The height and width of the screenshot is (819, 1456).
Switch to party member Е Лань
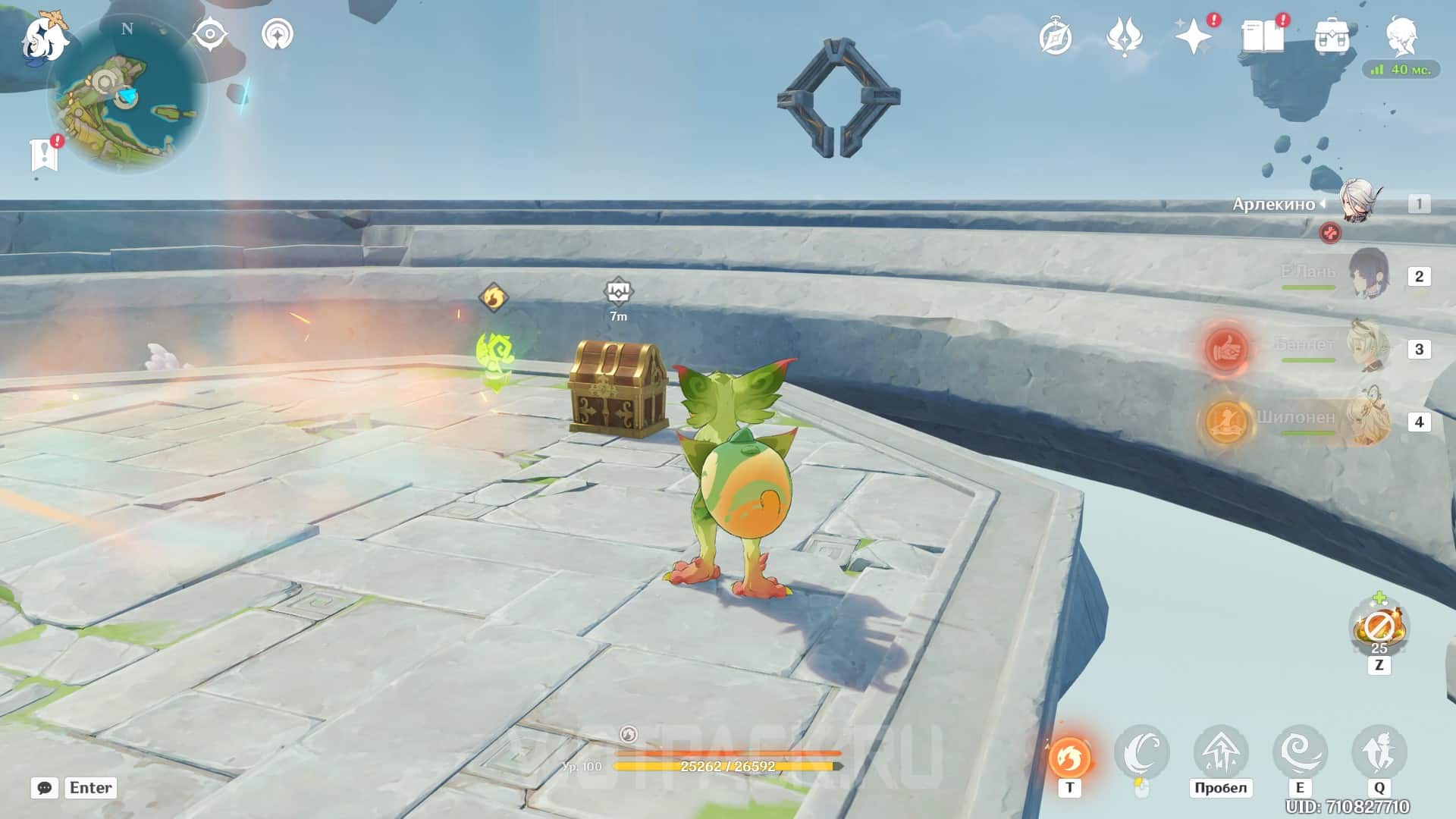pyautogui.click(x=1367, y=275)
